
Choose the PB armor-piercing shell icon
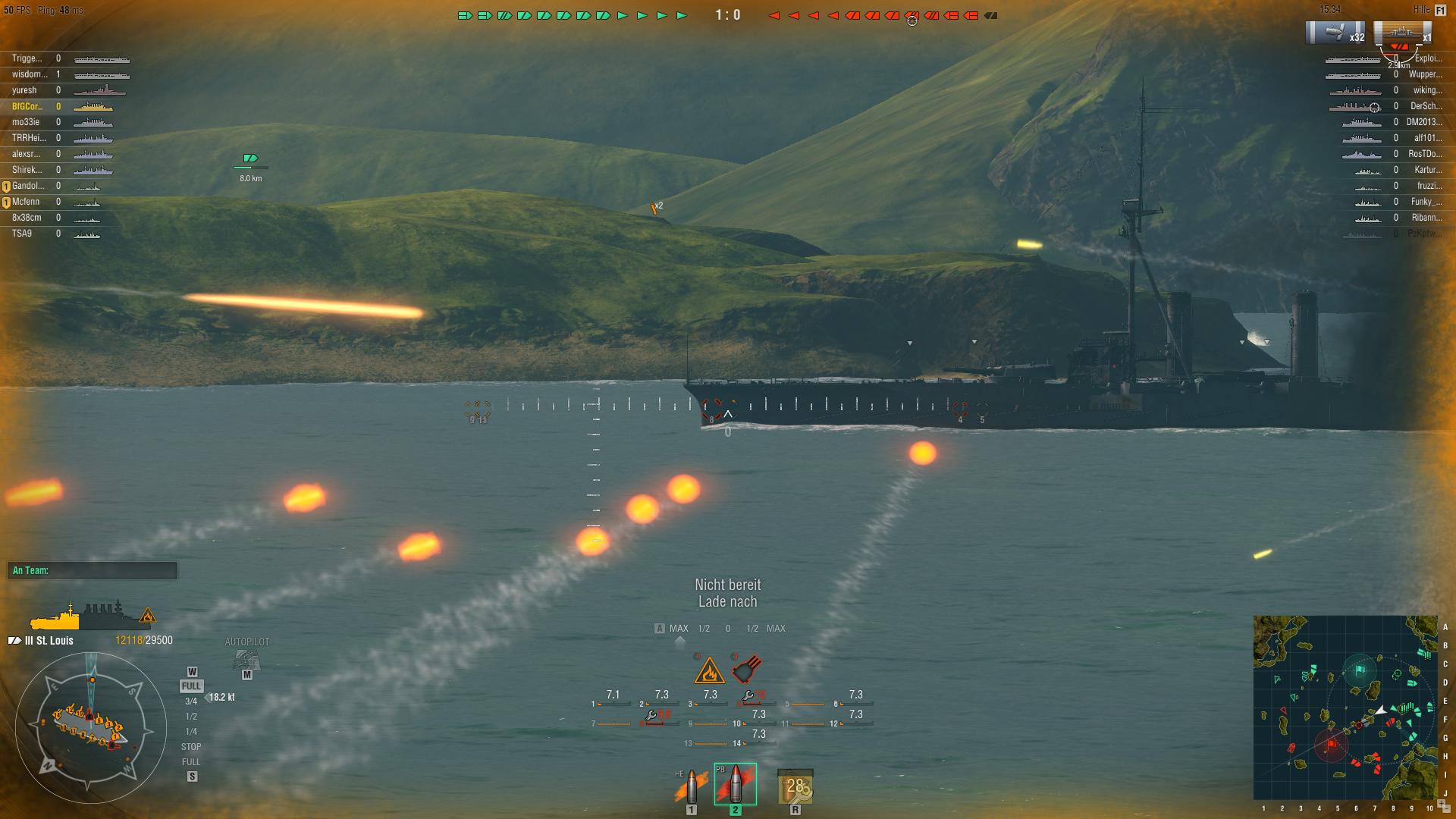[x=735, y=784]
